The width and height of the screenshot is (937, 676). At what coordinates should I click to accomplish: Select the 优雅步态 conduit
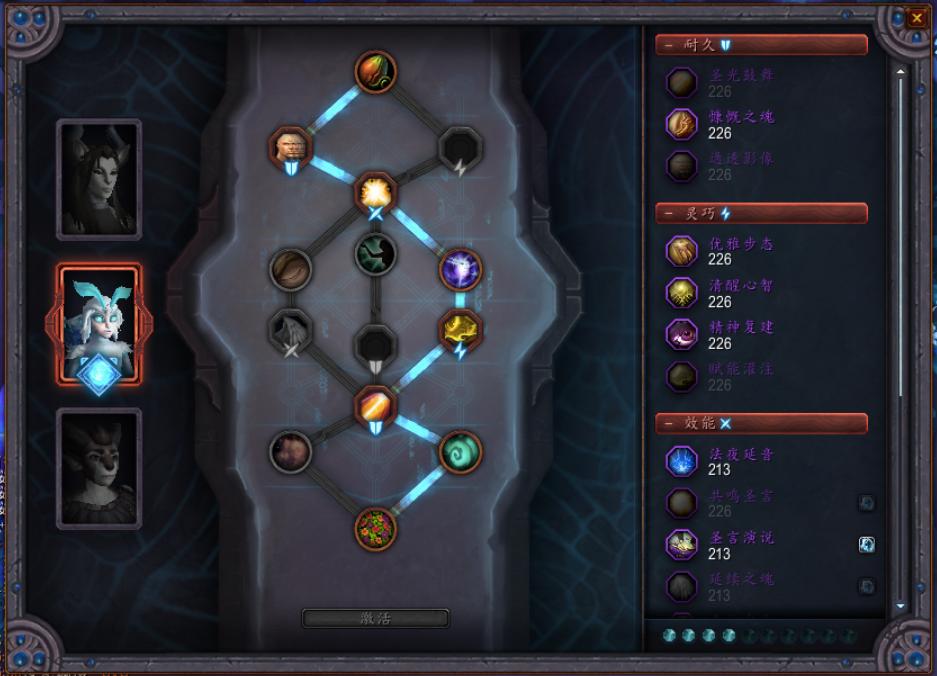[x=683, y=251]
